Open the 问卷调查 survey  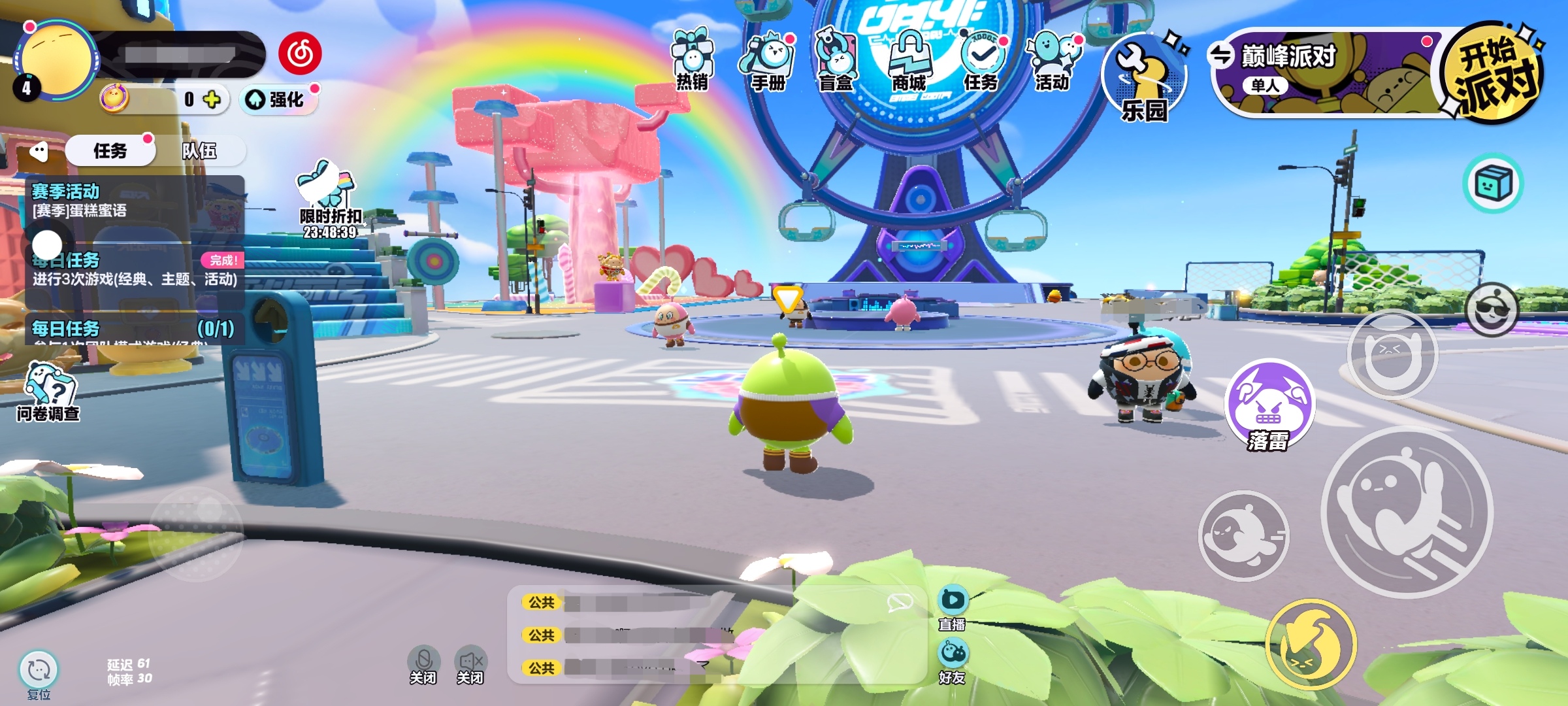click(x=48, y=391)
